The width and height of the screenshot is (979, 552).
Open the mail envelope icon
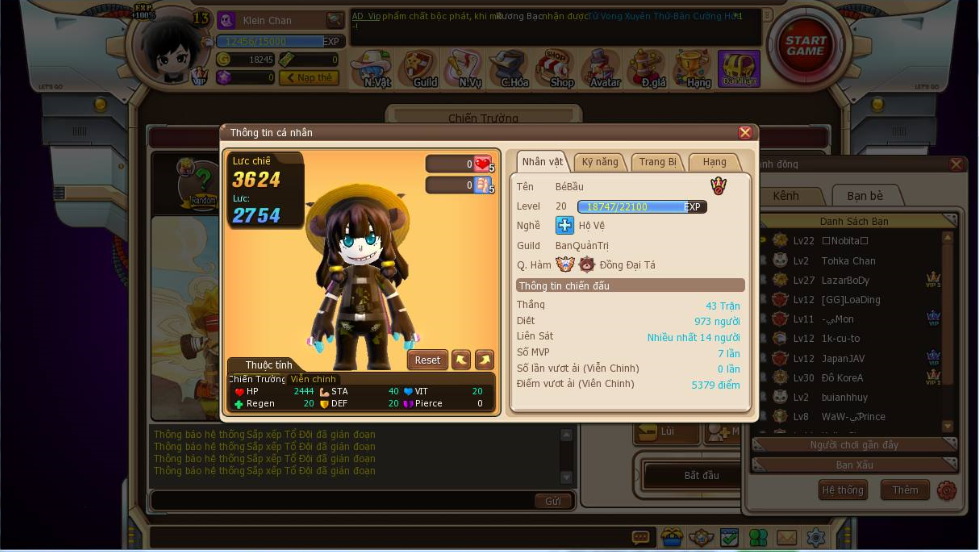(787, 538)
